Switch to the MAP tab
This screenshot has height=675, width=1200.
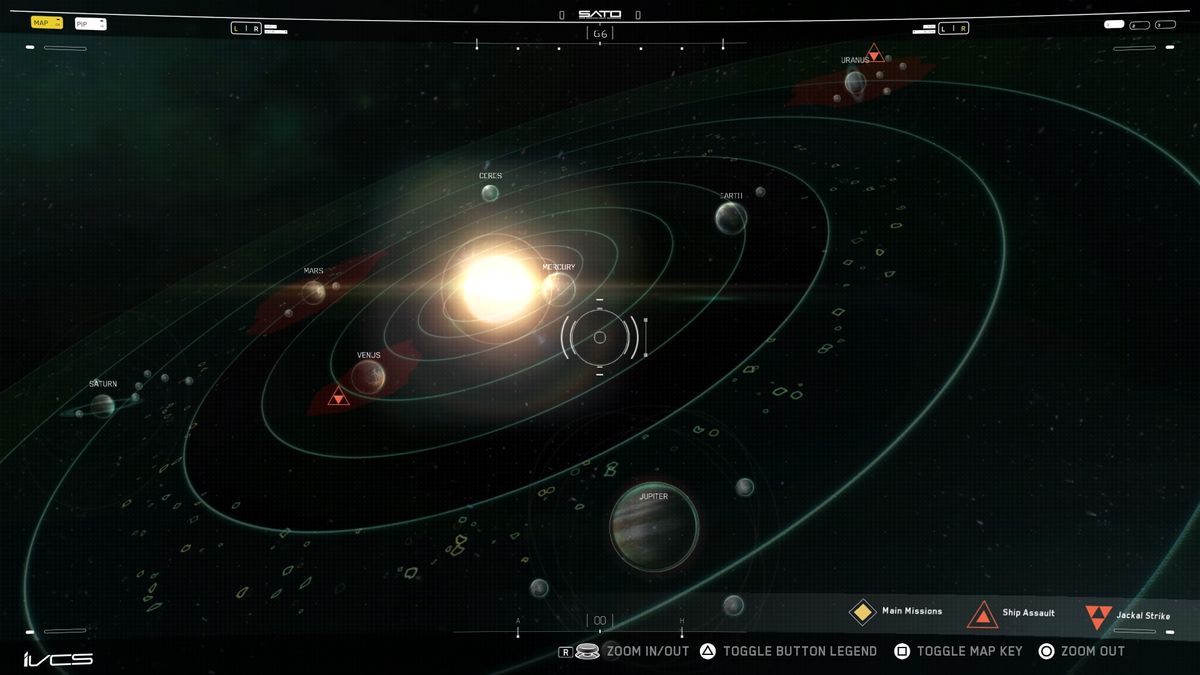click(x=46, y=22)
